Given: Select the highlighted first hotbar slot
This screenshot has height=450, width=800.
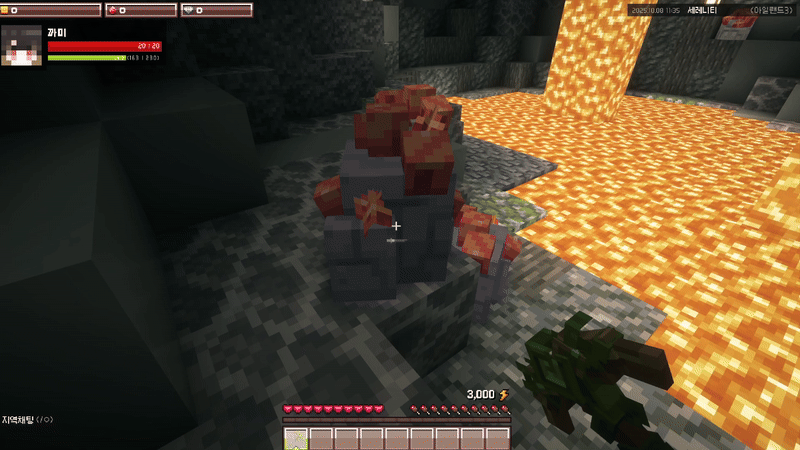Looking at the screenshot, I should coord(296,439).
